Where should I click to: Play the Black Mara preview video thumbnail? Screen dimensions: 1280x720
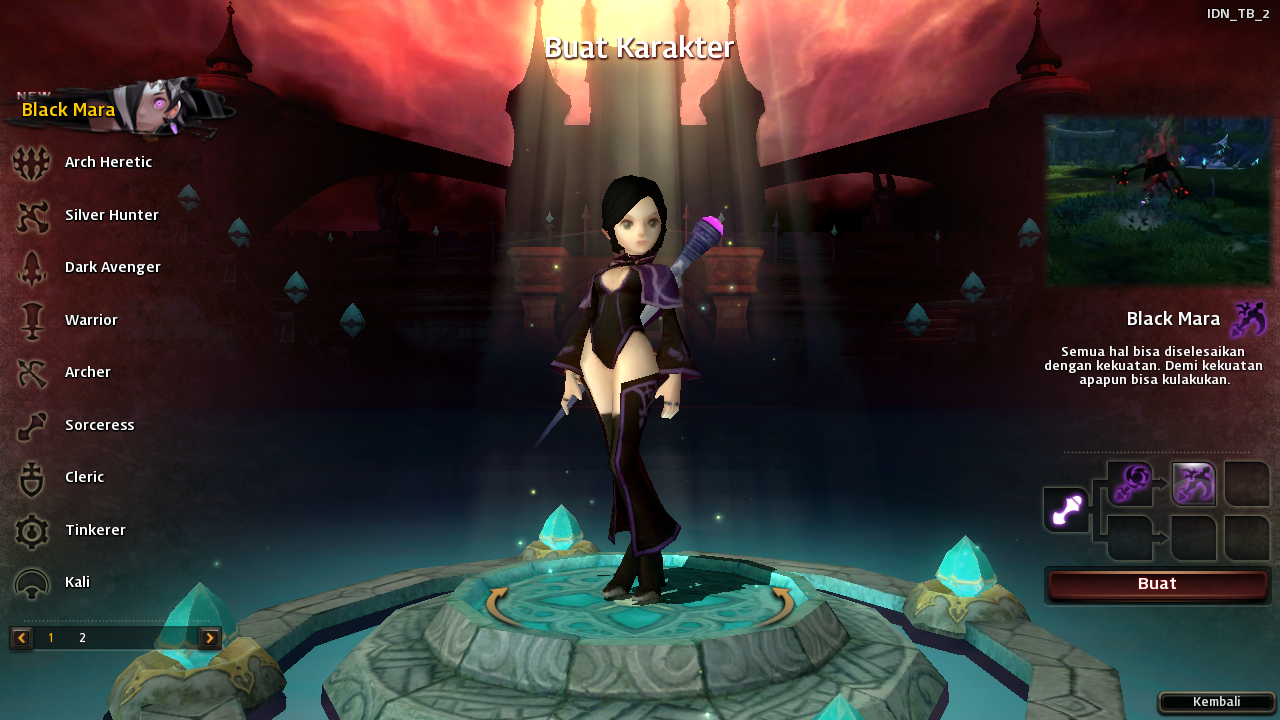pos(1157,199)
